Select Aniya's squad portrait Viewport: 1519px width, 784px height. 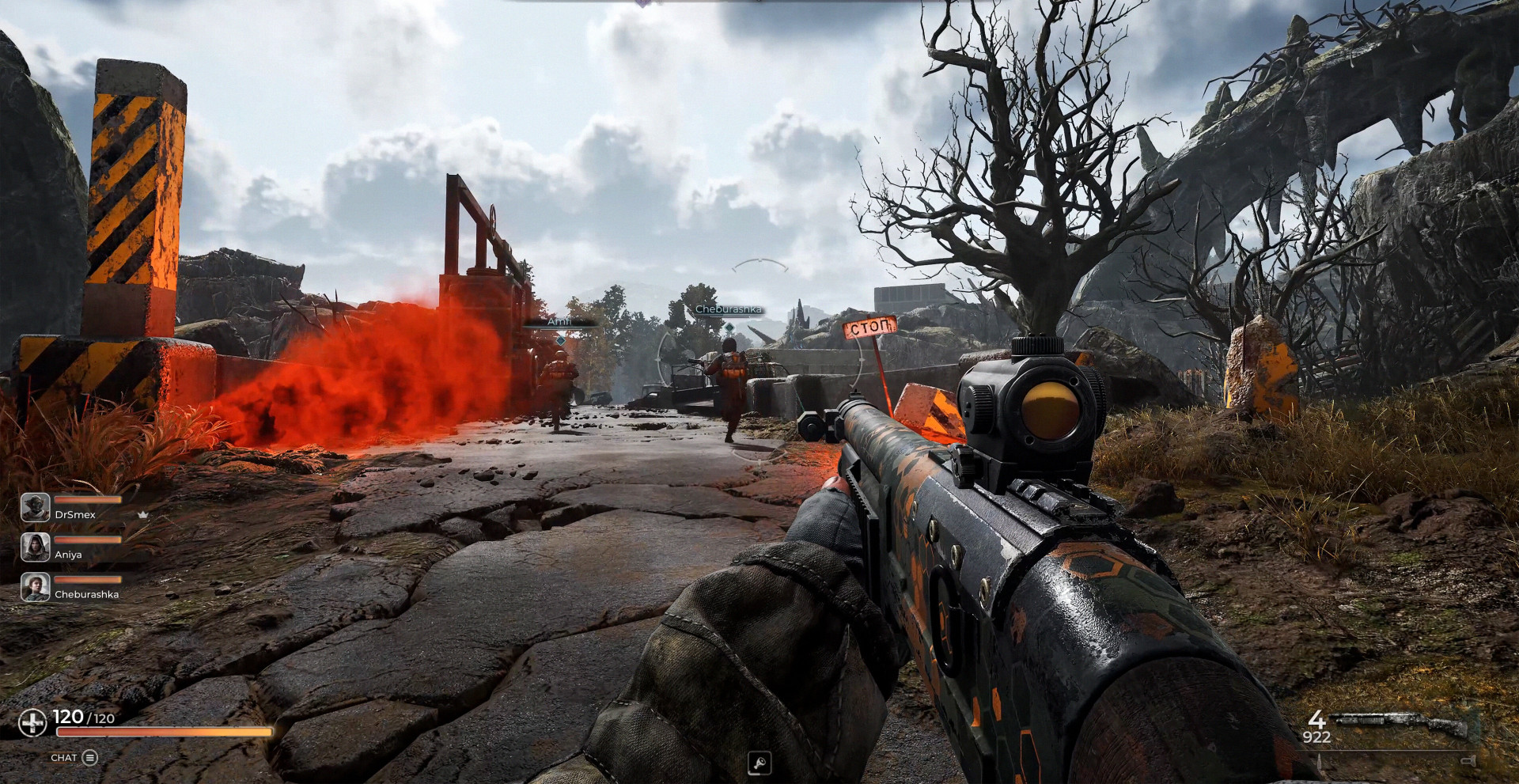pyautogui.click(x=36, y=547)
